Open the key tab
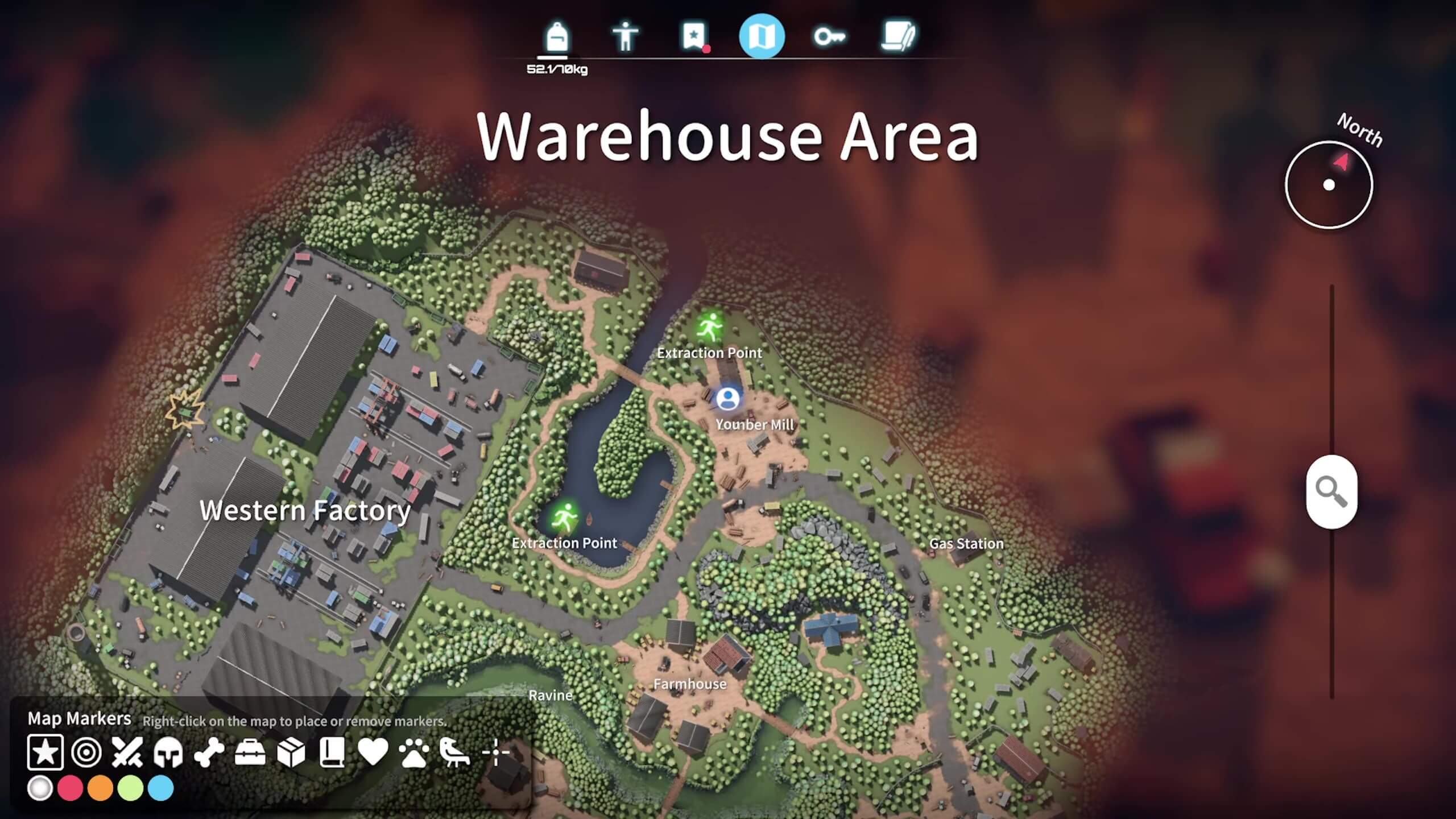Viewport: 1456px width, 819px height. 829,37
